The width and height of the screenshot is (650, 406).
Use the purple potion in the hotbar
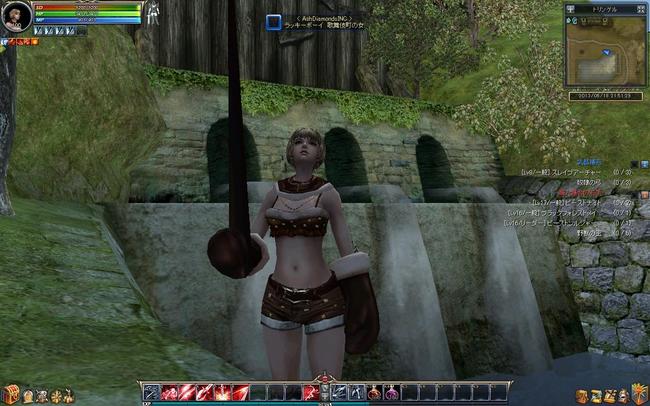coord(389,392)
